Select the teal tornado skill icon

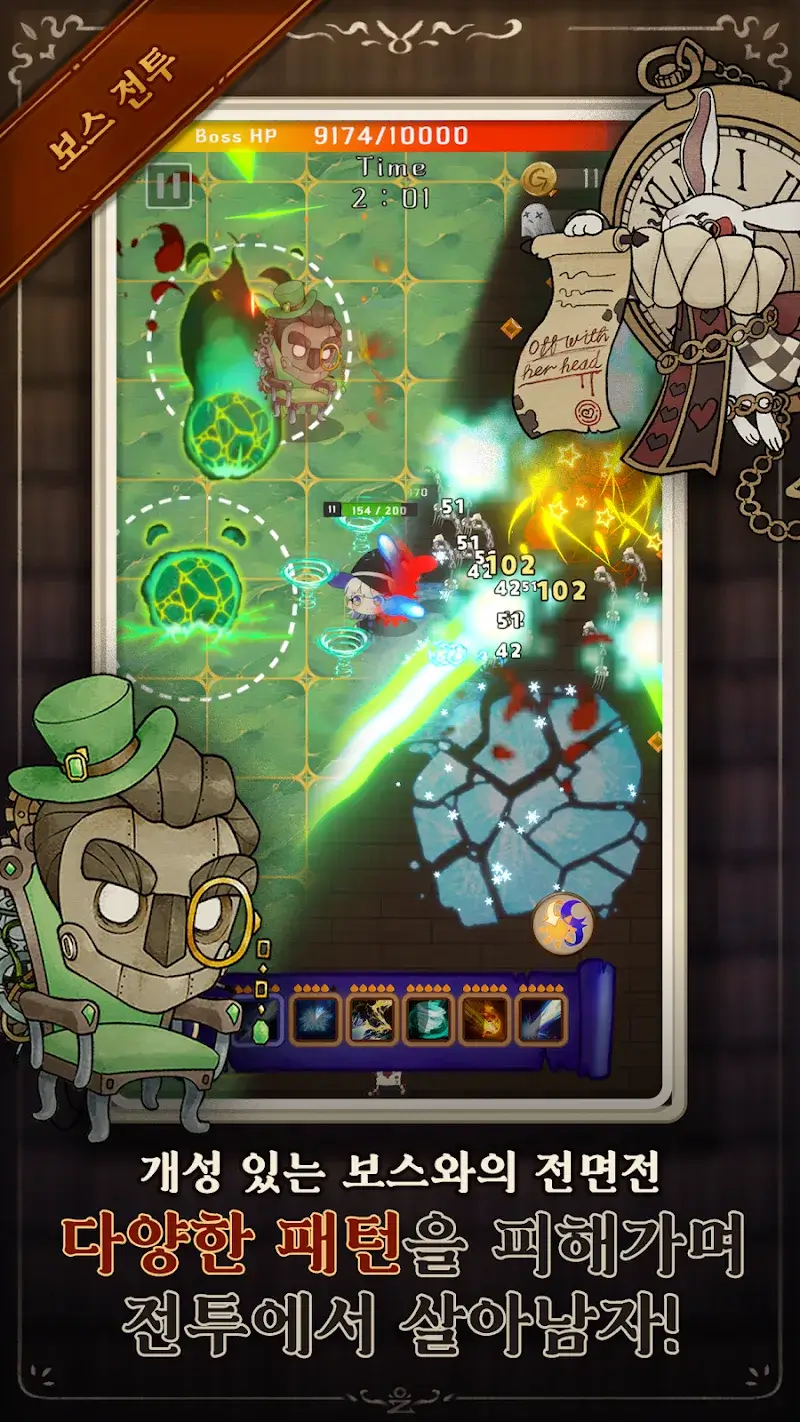429,1020
